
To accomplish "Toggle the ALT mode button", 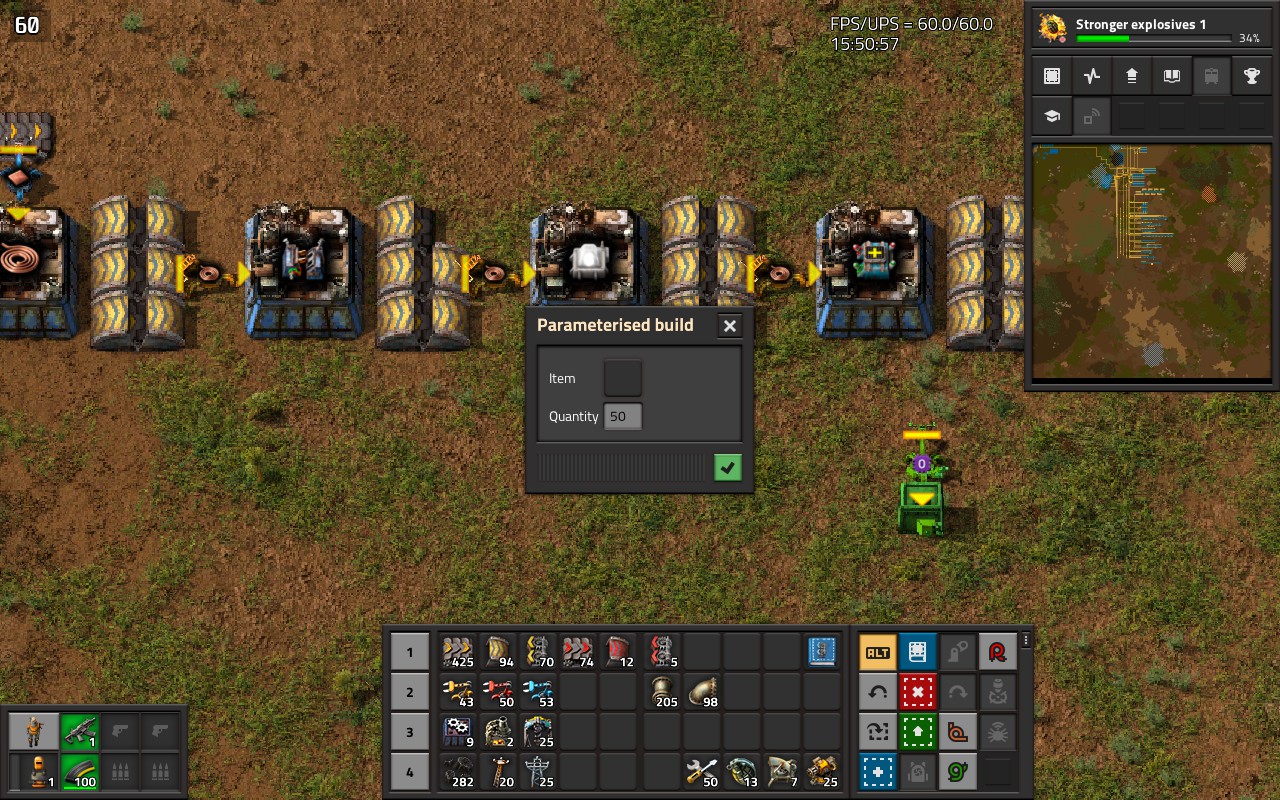I will click(877, 652).
